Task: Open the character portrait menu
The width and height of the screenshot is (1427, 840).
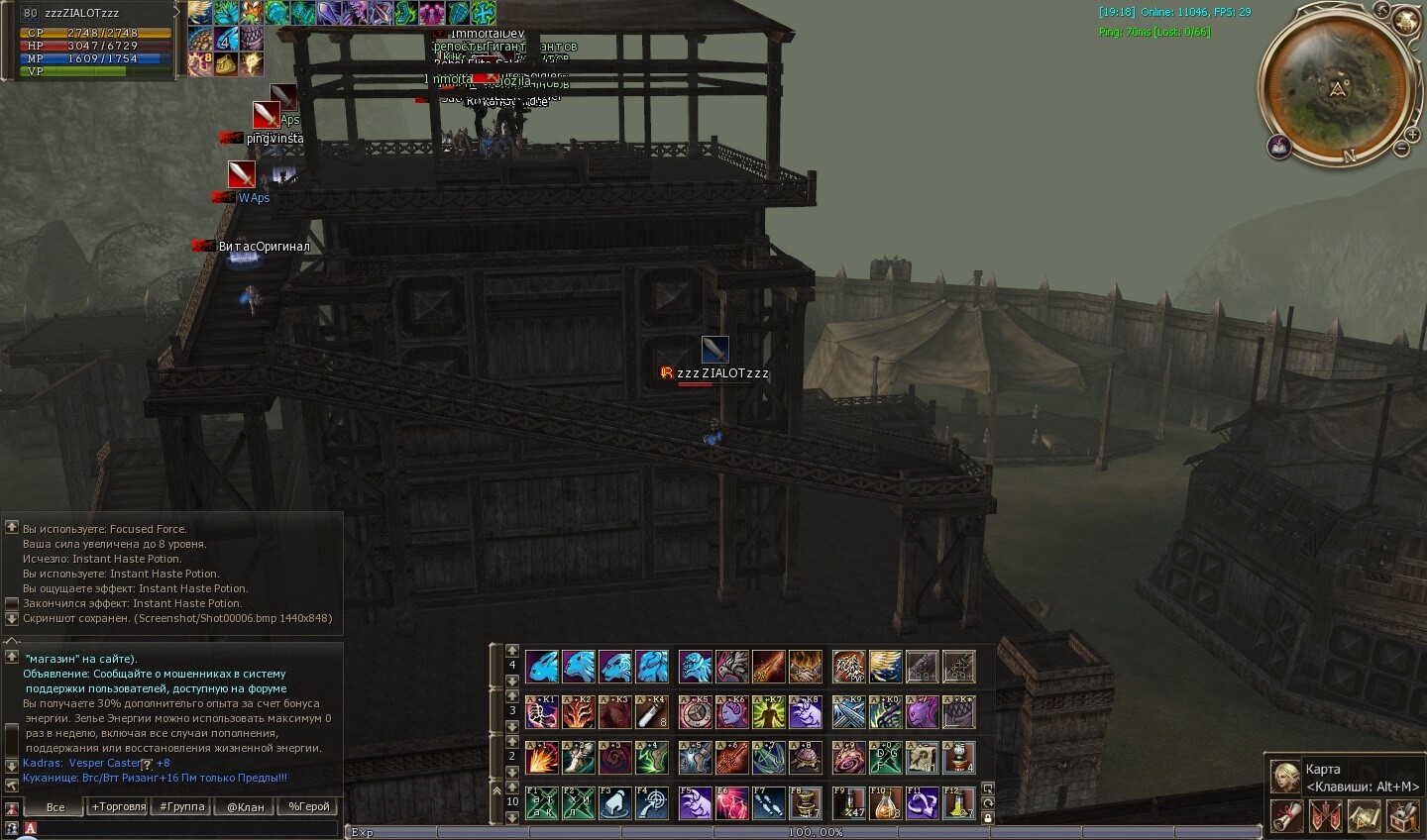Action: point(1285,776)
